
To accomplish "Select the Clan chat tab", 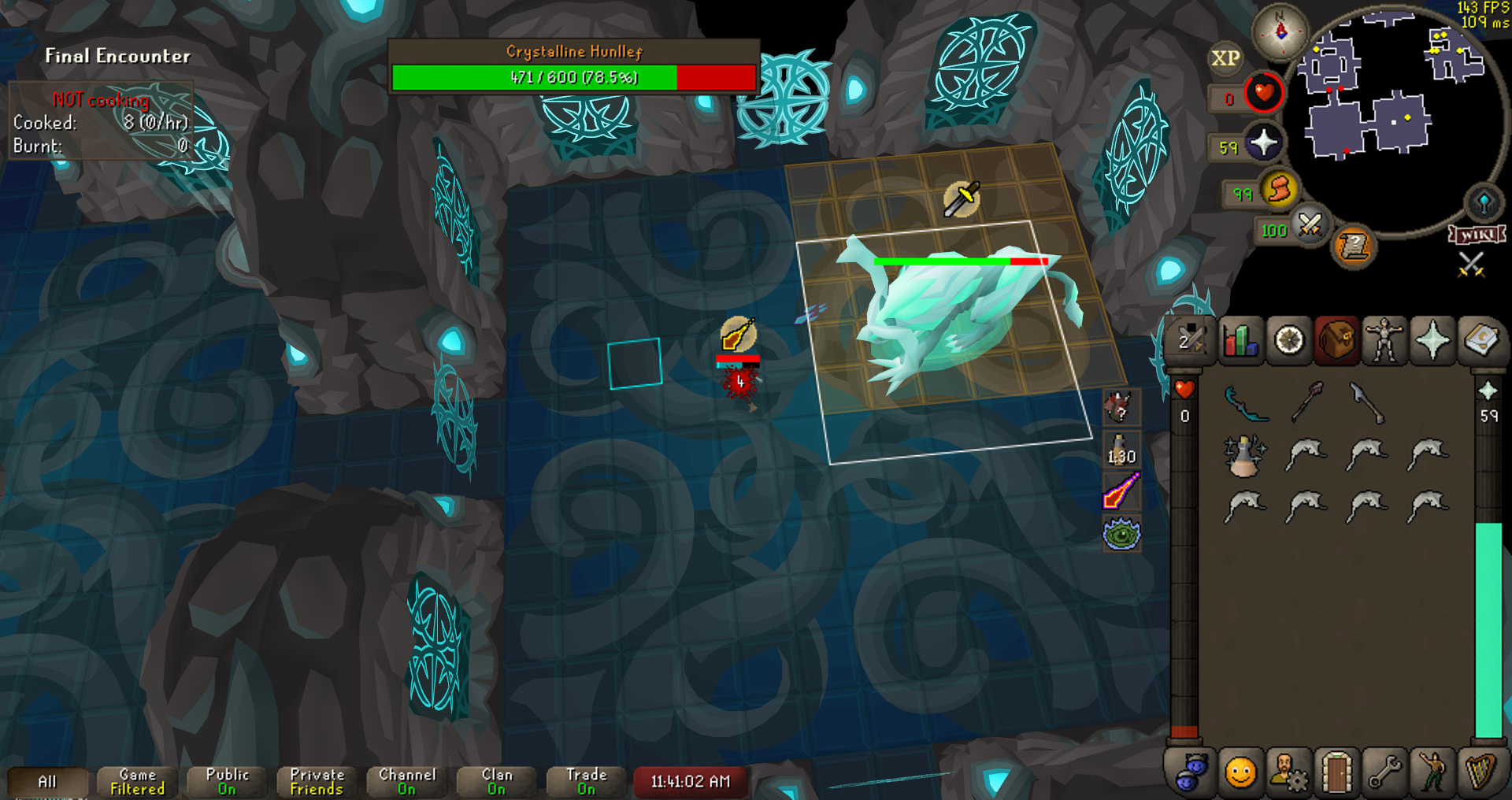I will pyautogui.click(x=497, y=782).
